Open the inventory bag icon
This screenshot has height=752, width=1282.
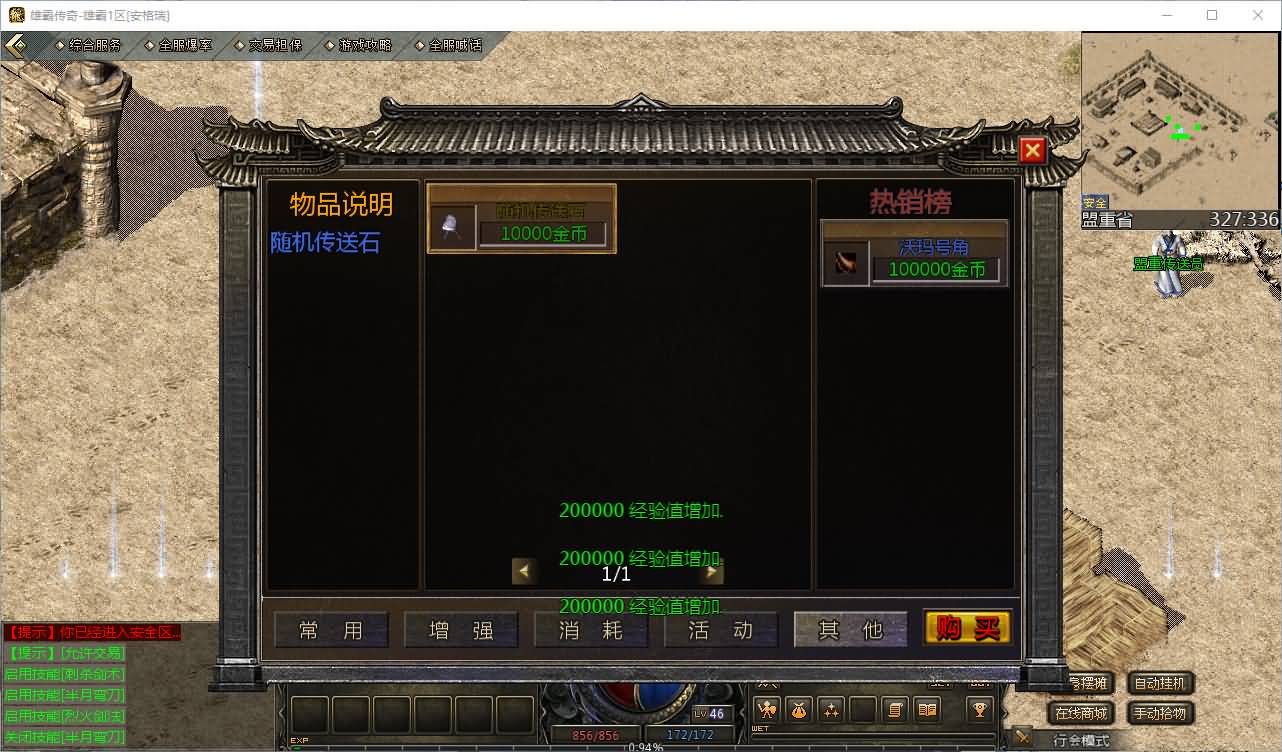[798, 710]
